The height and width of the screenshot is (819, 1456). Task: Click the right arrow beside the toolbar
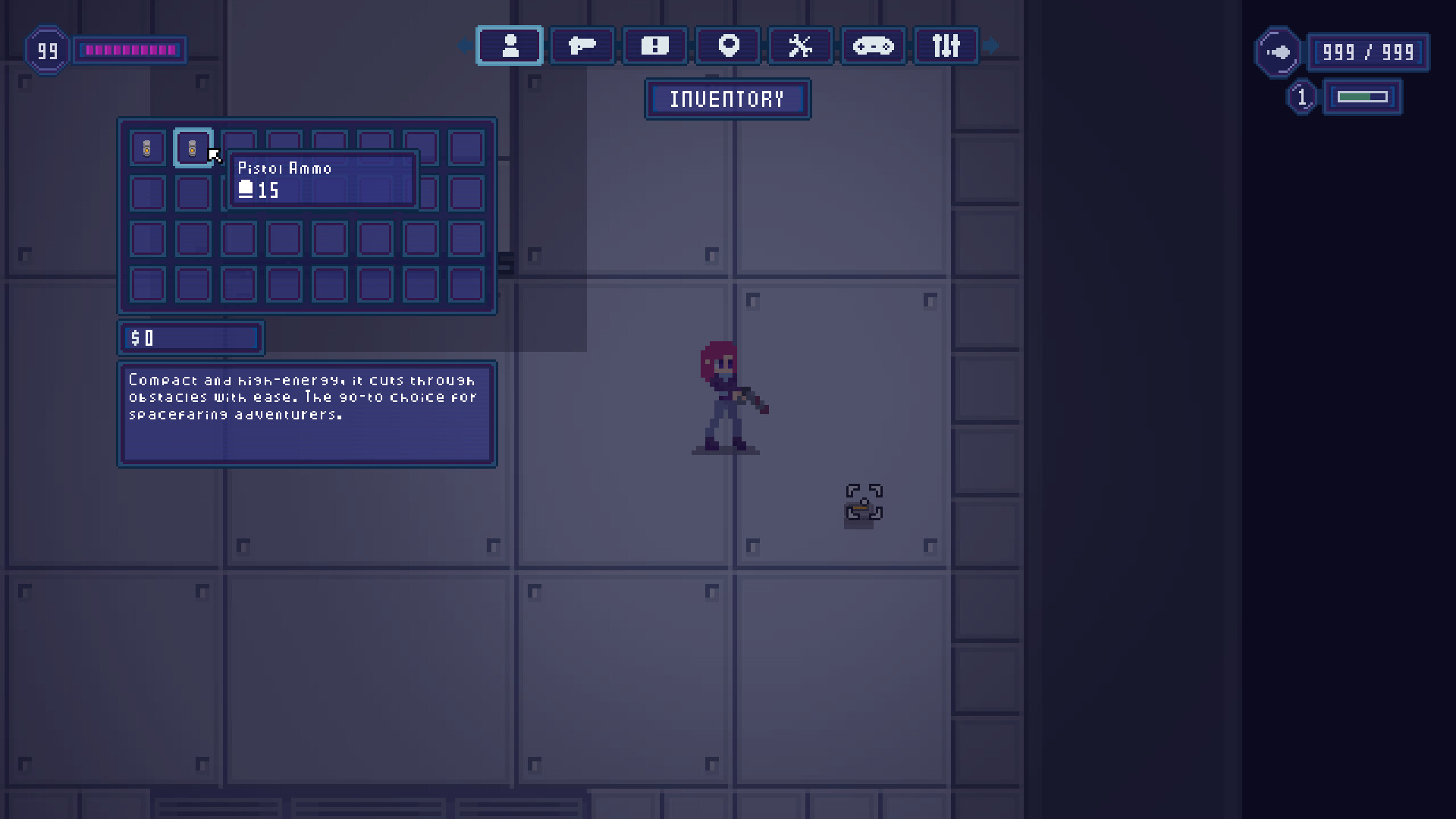coord(992,45)
